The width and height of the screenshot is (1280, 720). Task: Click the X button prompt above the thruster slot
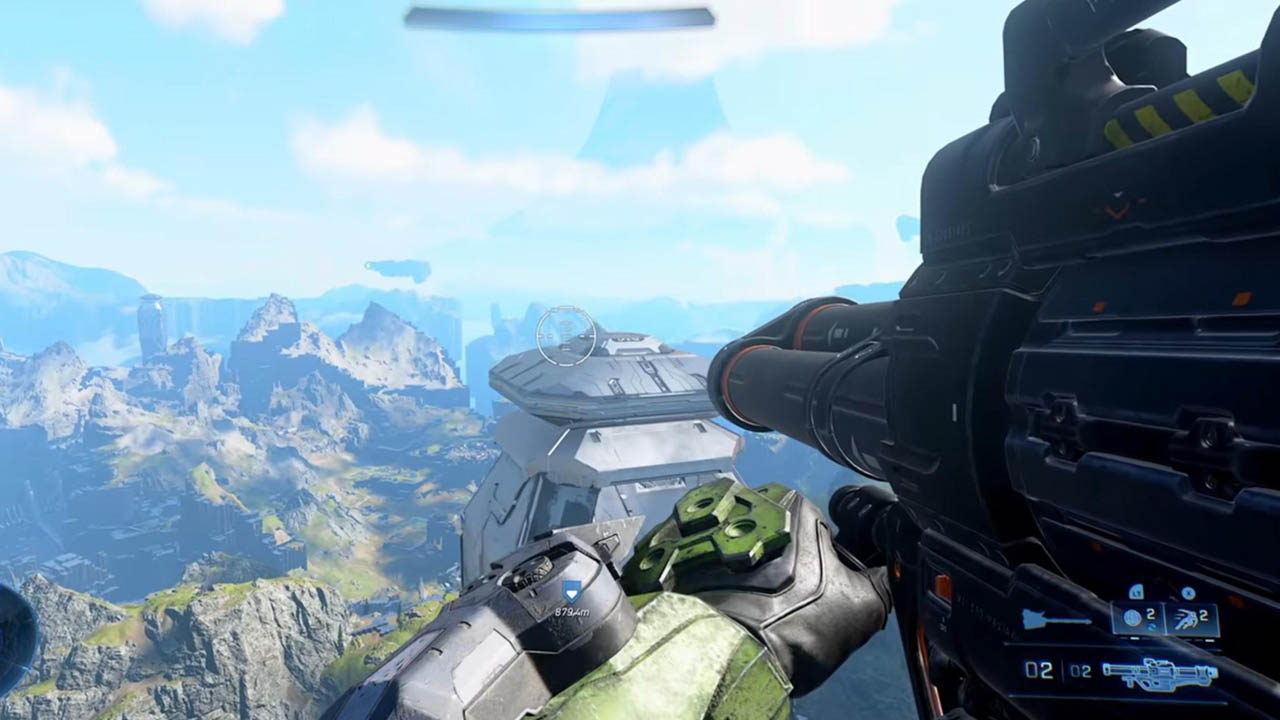coord(1189,592)
